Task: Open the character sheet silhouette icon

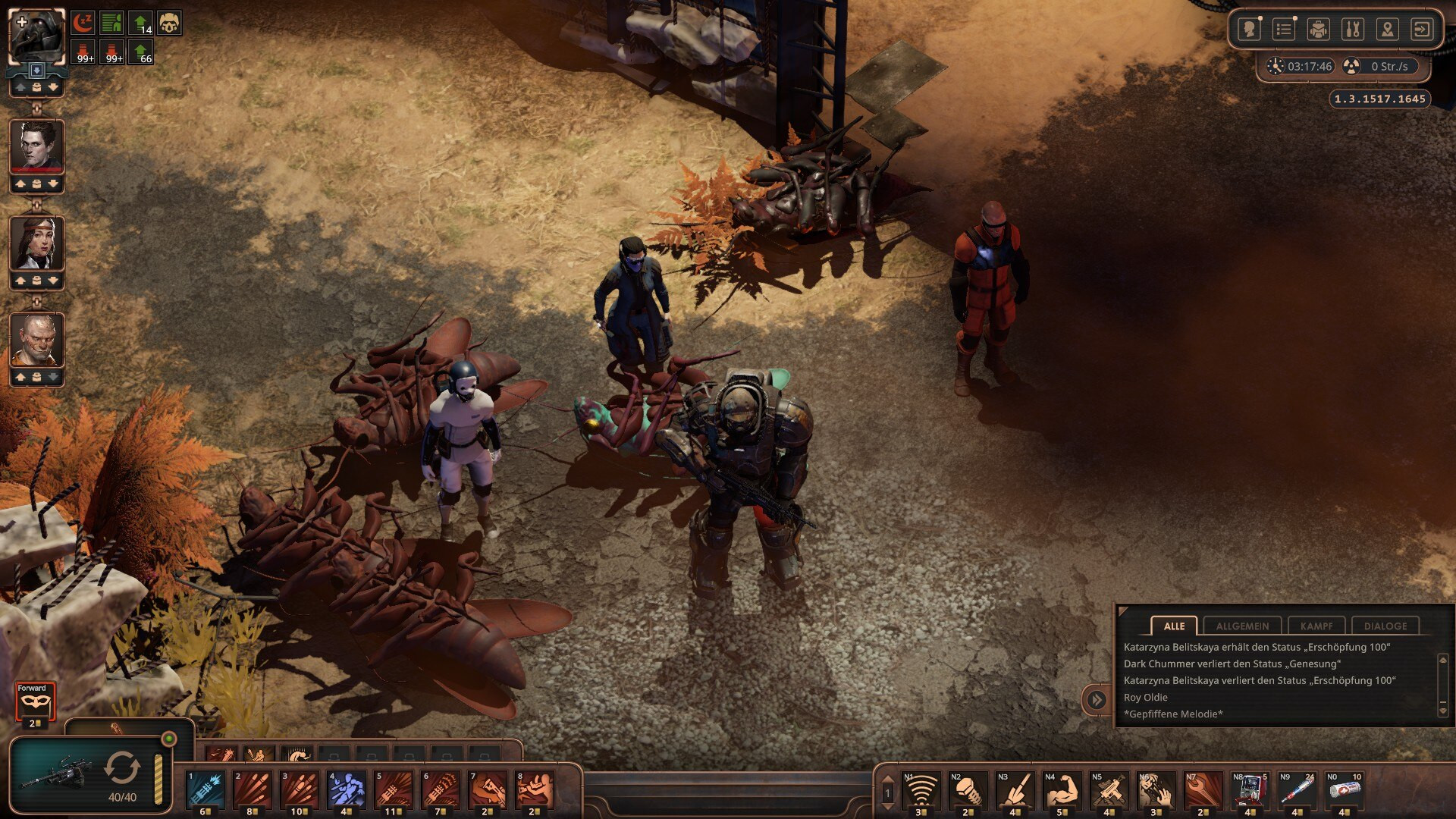Action: 1248,30
